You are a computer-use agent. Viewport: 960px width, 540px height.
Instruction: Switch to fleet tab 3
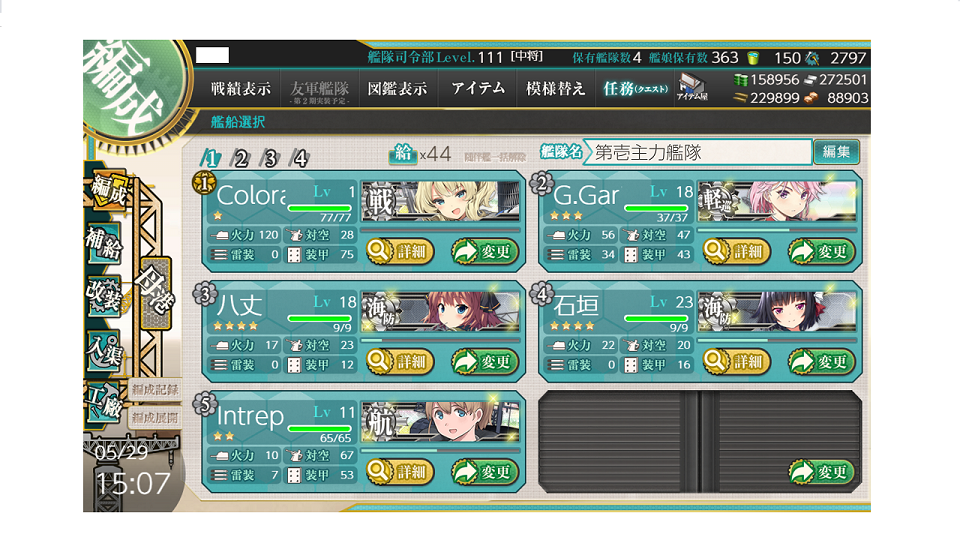point(270,158)
